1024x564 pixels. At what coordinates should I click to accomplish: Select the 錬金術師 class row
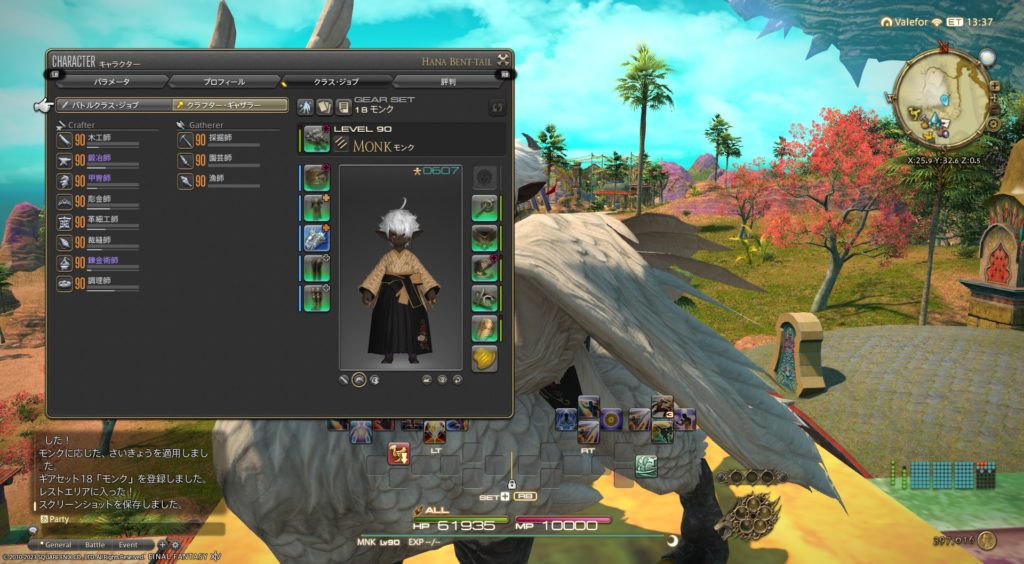(x=98, y=262)
